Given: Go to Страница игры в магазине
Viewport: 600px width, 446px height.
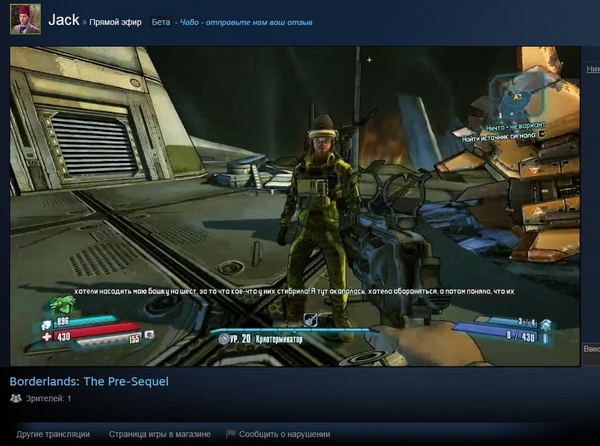Looking at the screenshot, I should 160,434.
